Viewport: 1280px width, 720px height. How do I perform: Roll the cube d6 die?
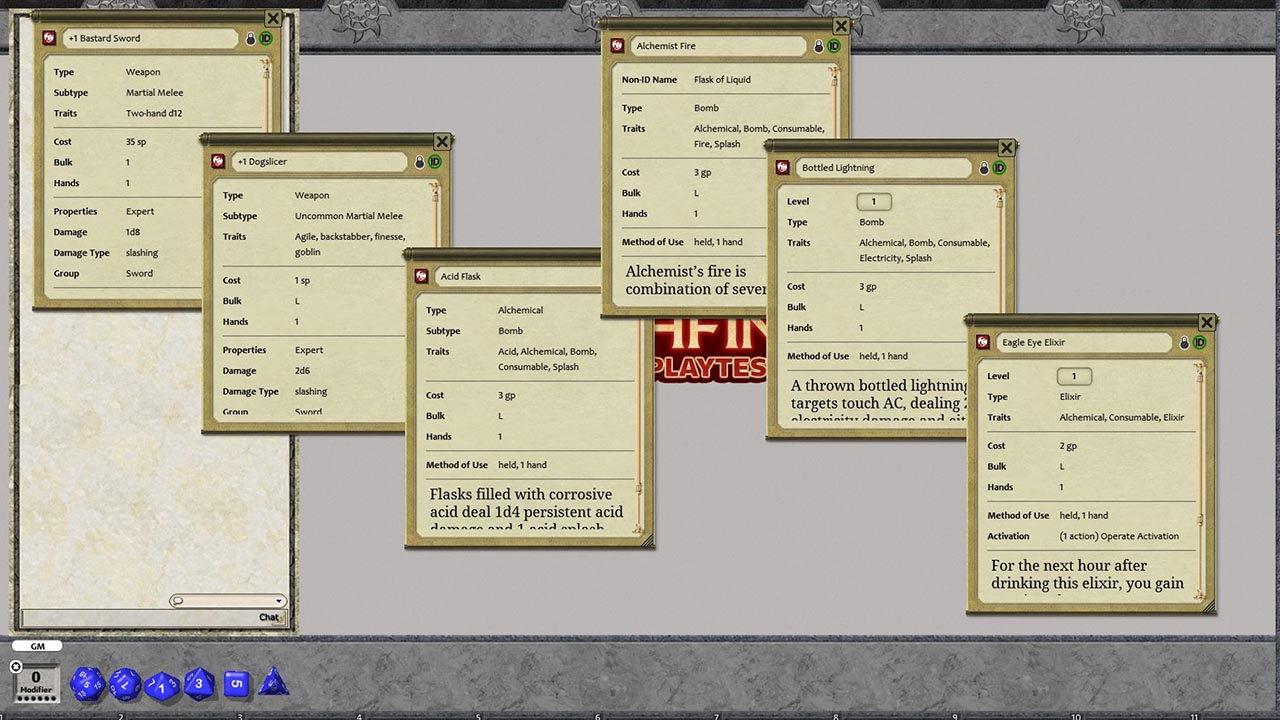pos(237,684)
